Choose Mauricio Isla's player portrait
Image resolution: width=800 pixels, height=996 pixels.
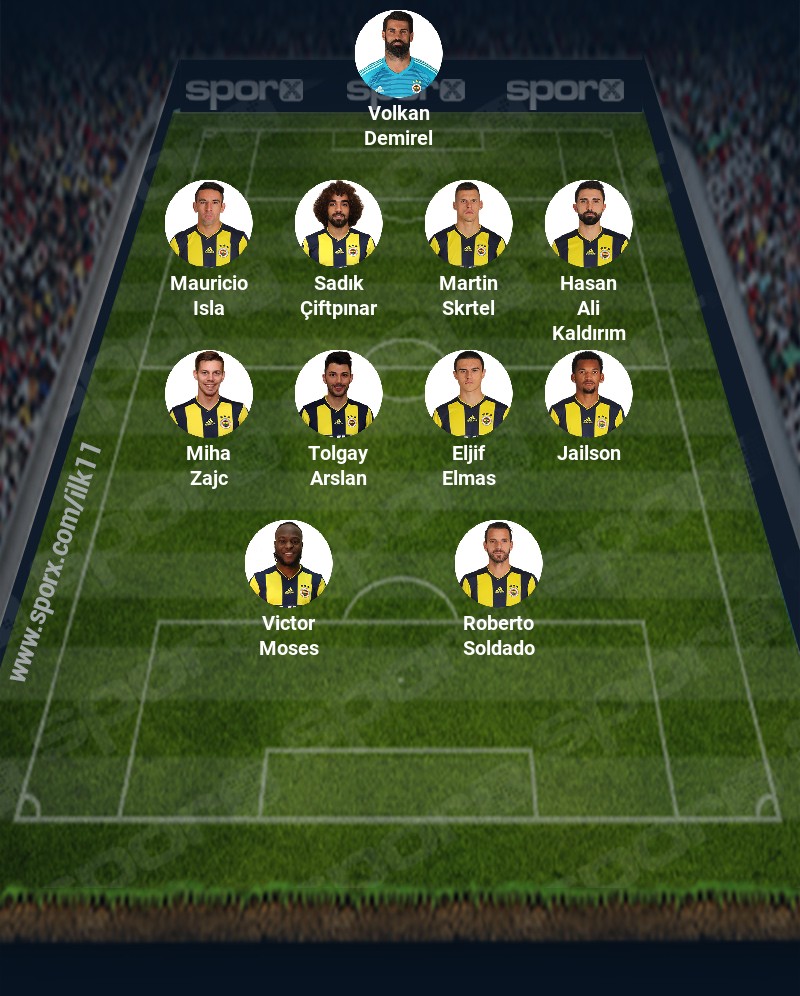click(x=208, y=224)
